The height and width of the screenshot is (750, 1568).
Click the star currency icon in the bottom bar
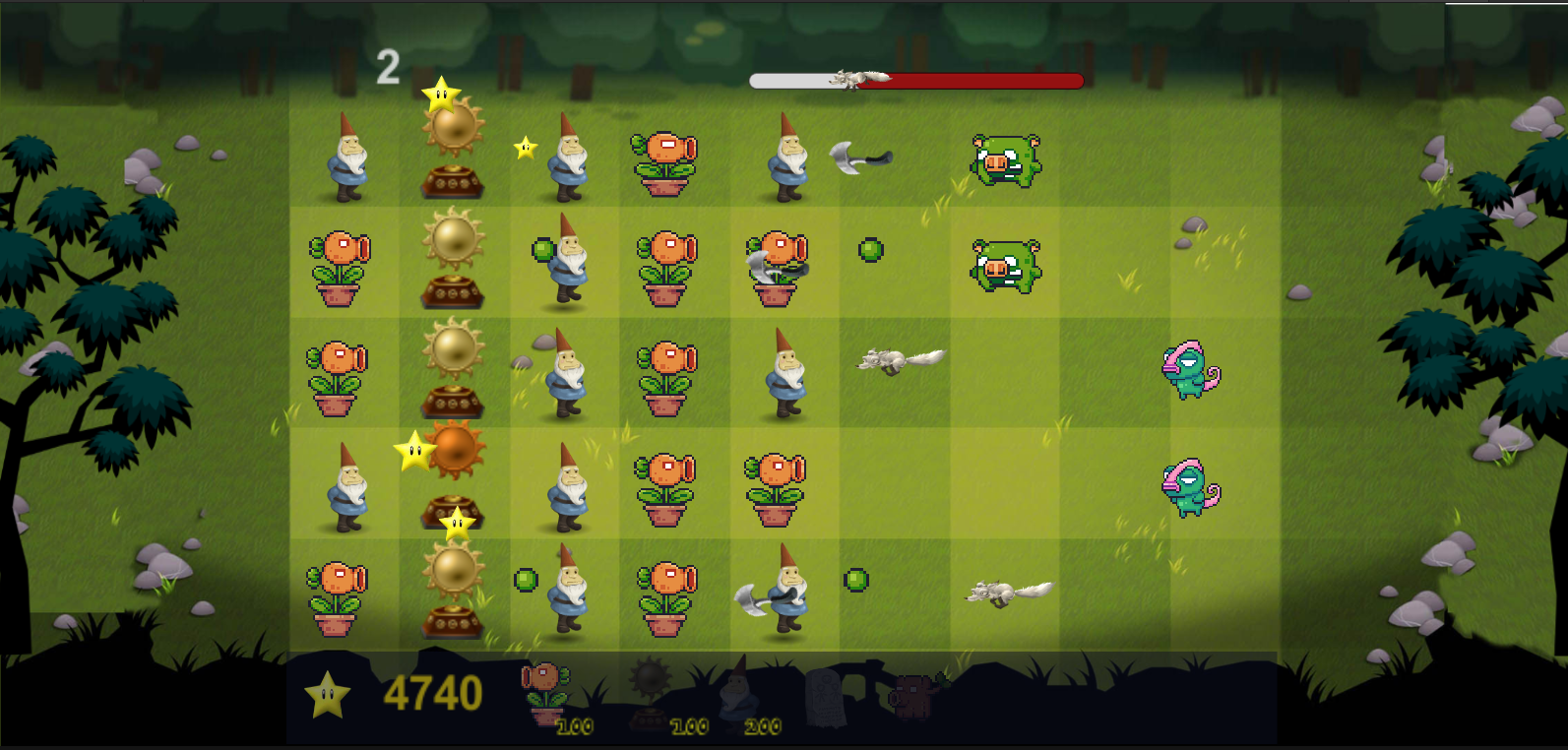click(326, 694)
